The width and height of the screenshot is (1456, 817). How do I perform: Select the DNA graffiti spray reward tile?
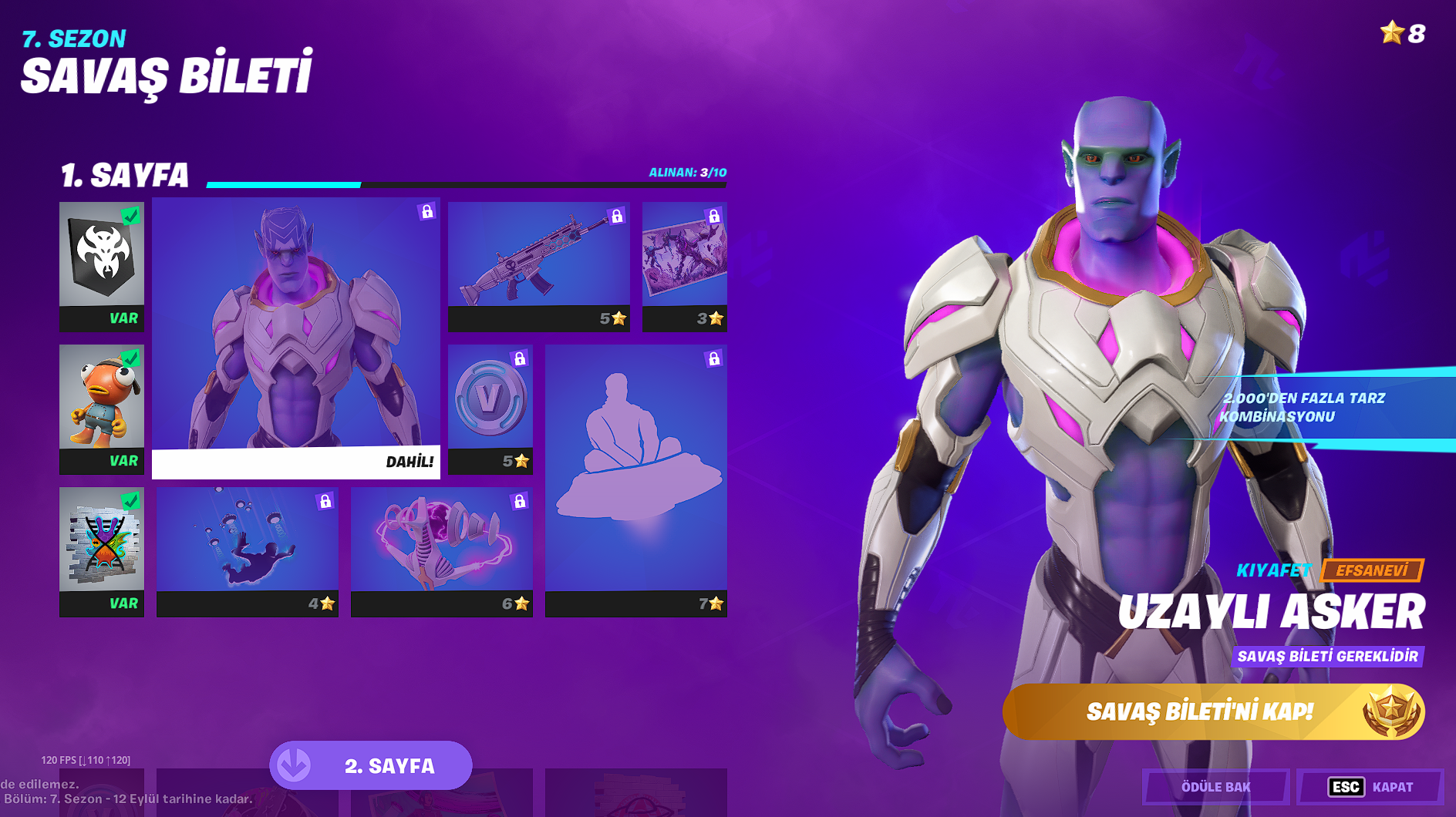tap(102, 551)
